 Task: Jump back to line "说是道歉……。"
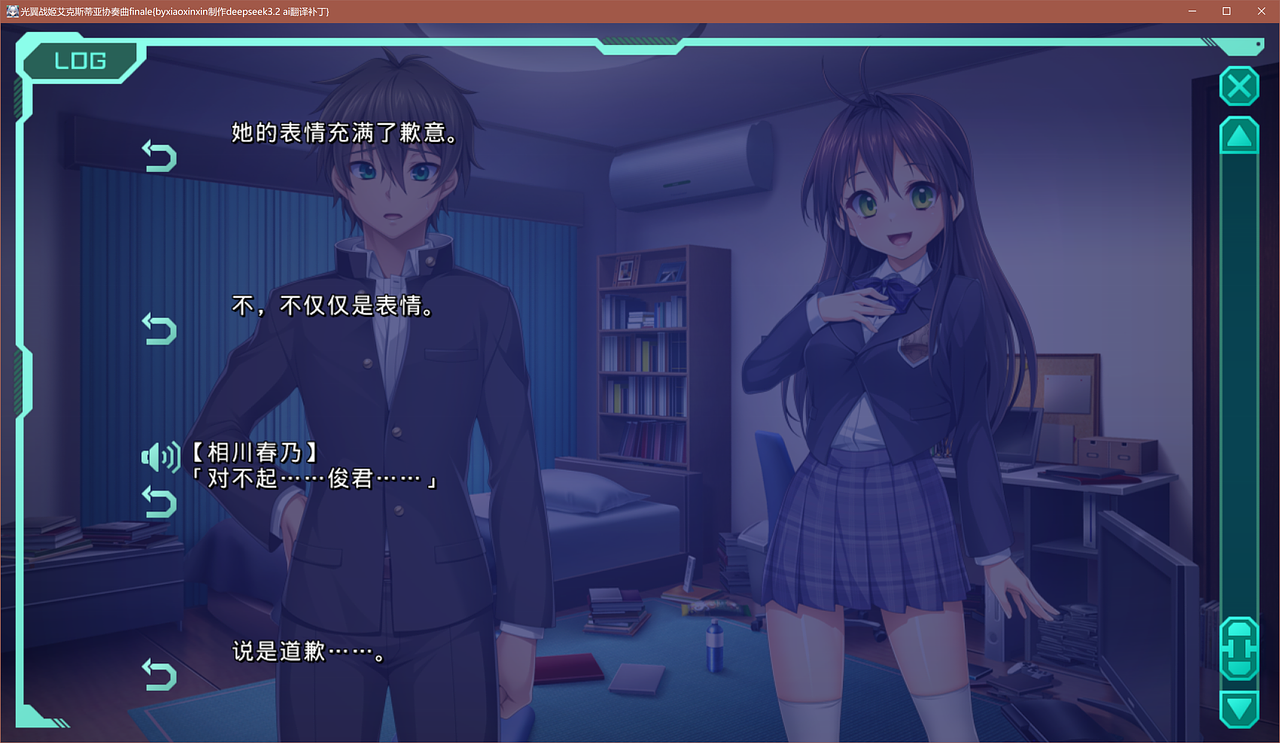[159, 673]
